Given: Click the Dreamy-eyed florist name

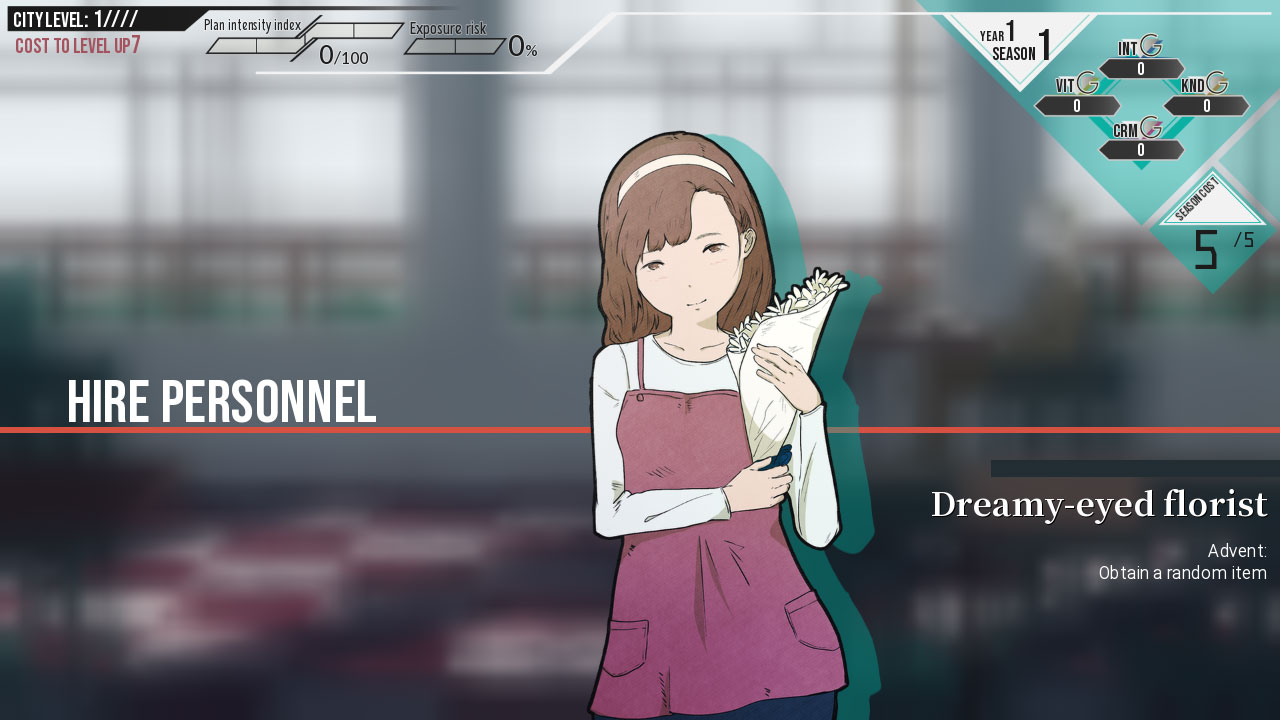Looking at the screenshot, I should pyautogui.click(x=1097, y=506).
